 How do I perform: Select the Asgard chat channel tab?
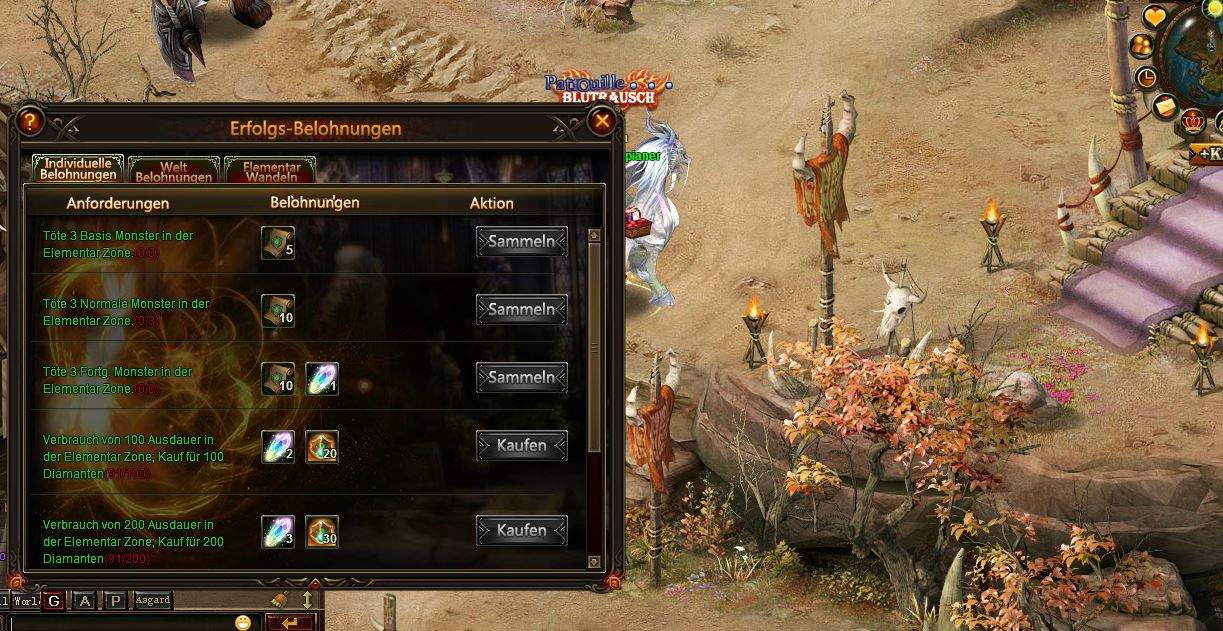(153, 600)
